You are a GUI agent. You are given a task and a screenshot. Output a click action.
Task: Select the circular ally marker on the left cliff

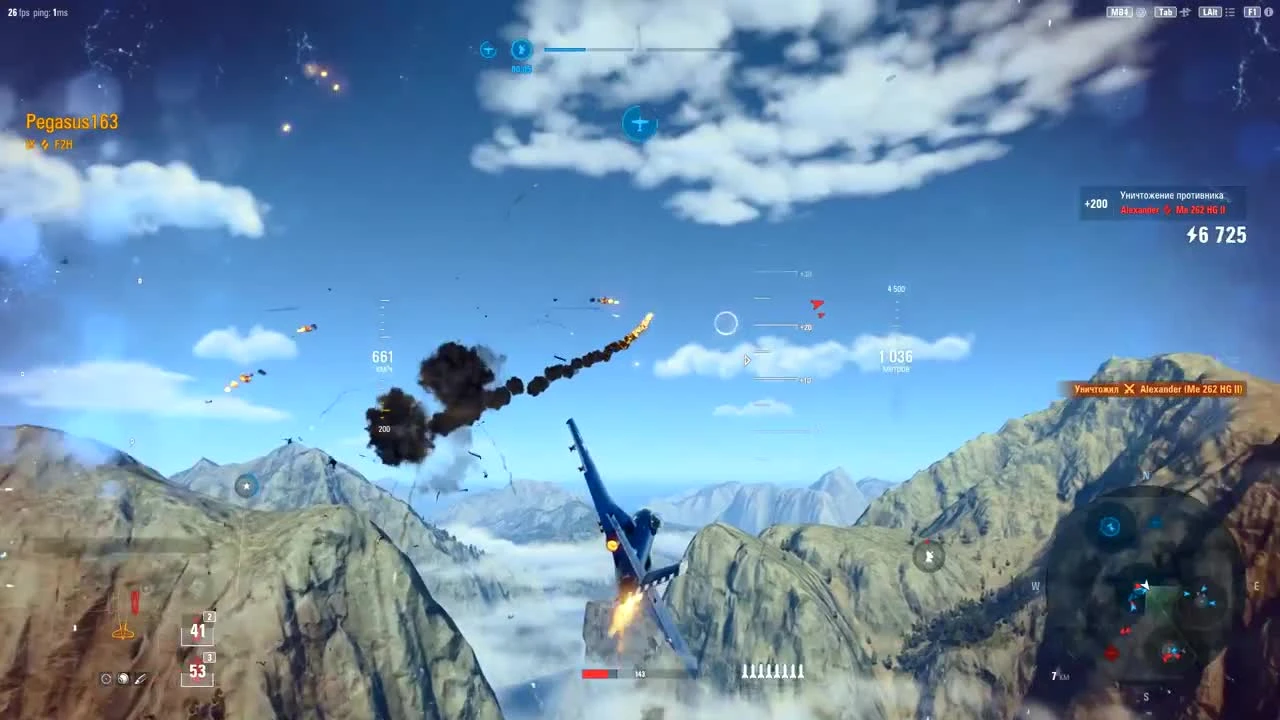pos(246,485)
